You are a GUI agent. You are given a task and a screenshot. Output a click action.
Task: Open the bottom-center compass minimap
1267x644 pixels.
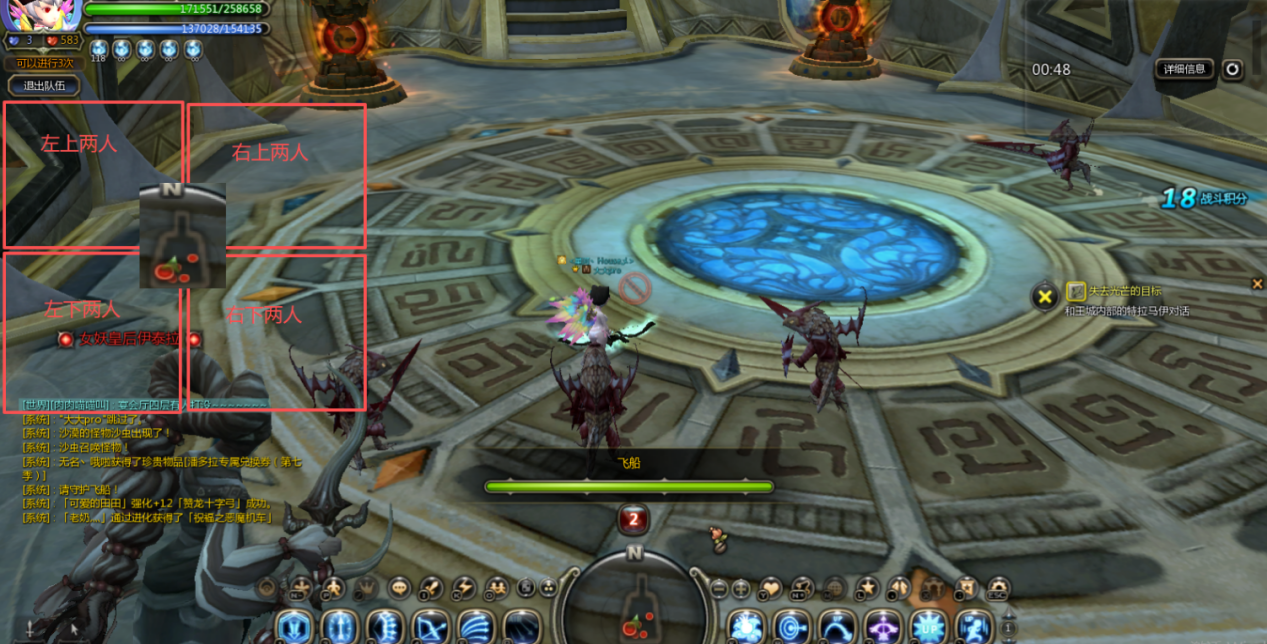[x=634, y=599]
